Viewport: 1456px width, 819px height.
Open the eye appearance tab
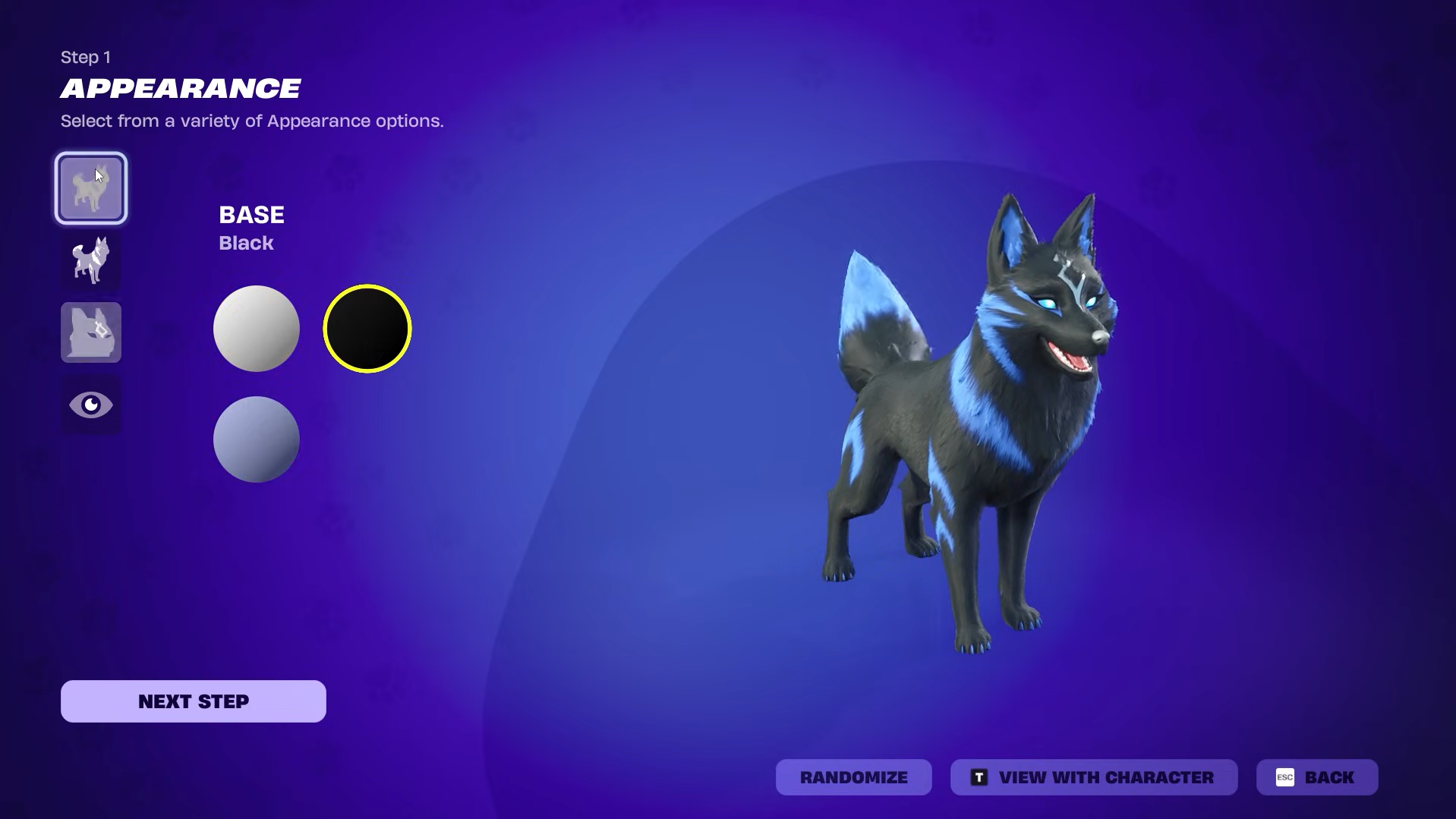91,405
